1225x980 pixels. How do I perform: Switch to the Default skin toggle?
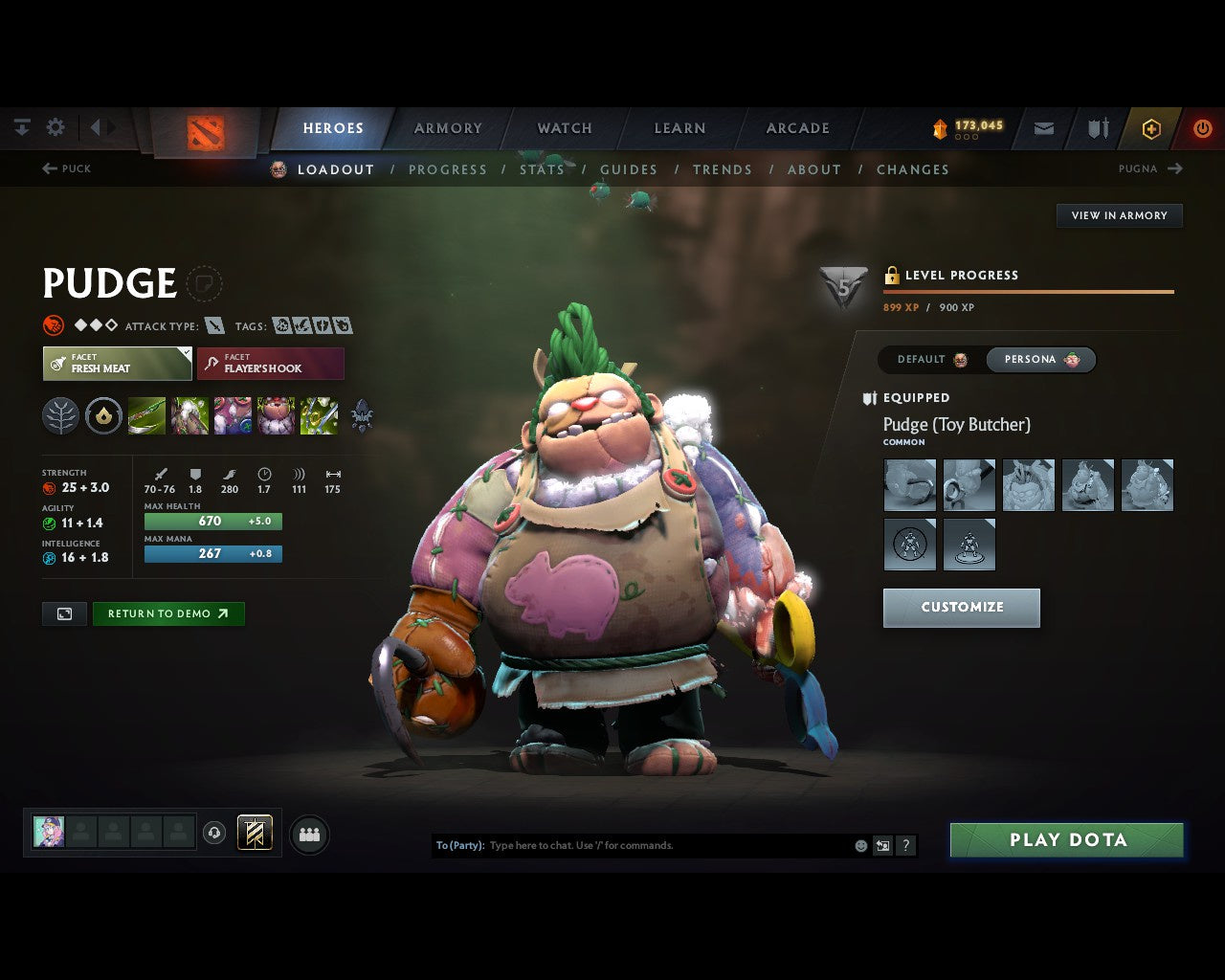[924, 360]
